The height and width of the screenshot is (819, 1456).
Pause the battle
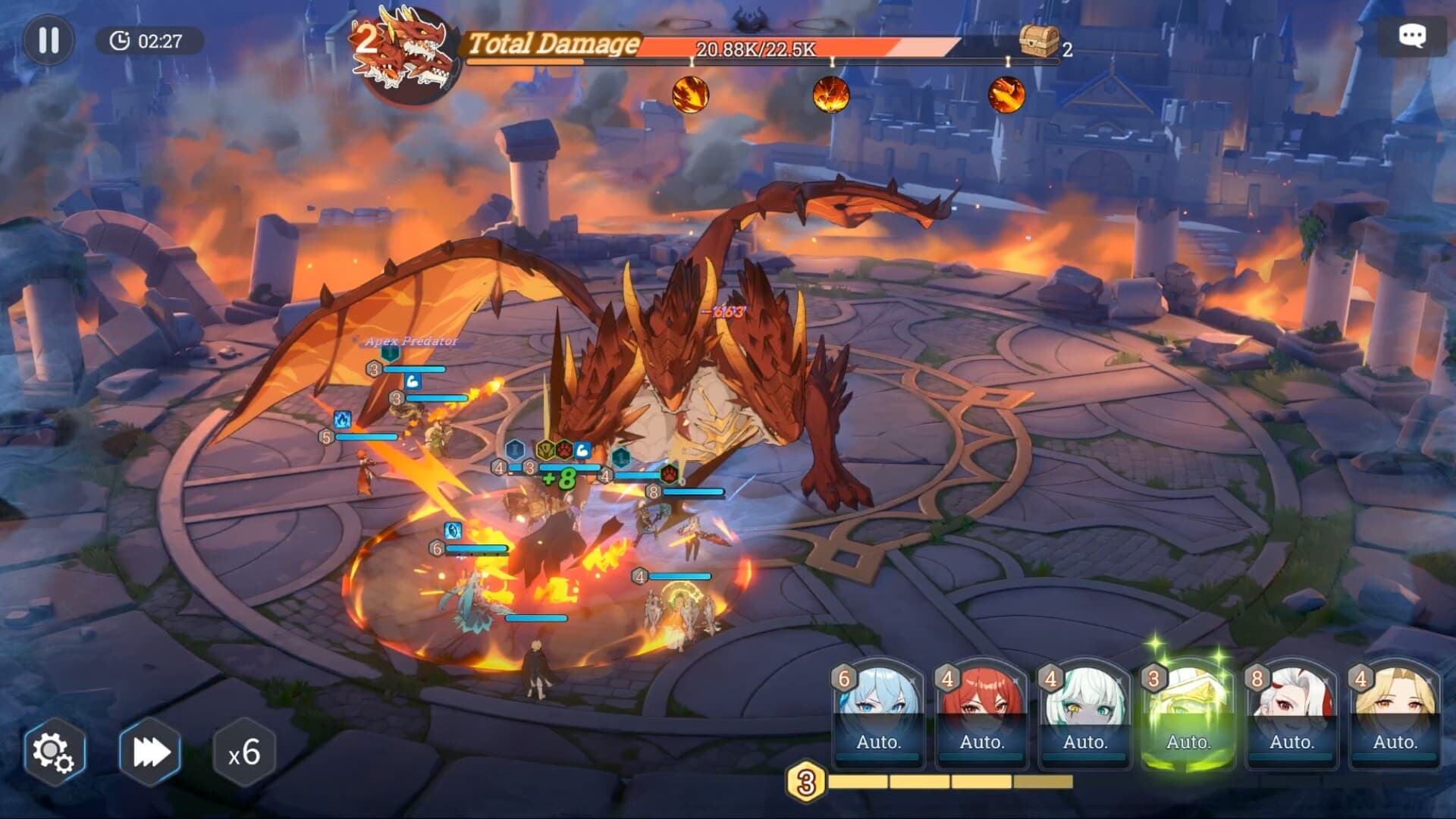[x=48, y=40]
